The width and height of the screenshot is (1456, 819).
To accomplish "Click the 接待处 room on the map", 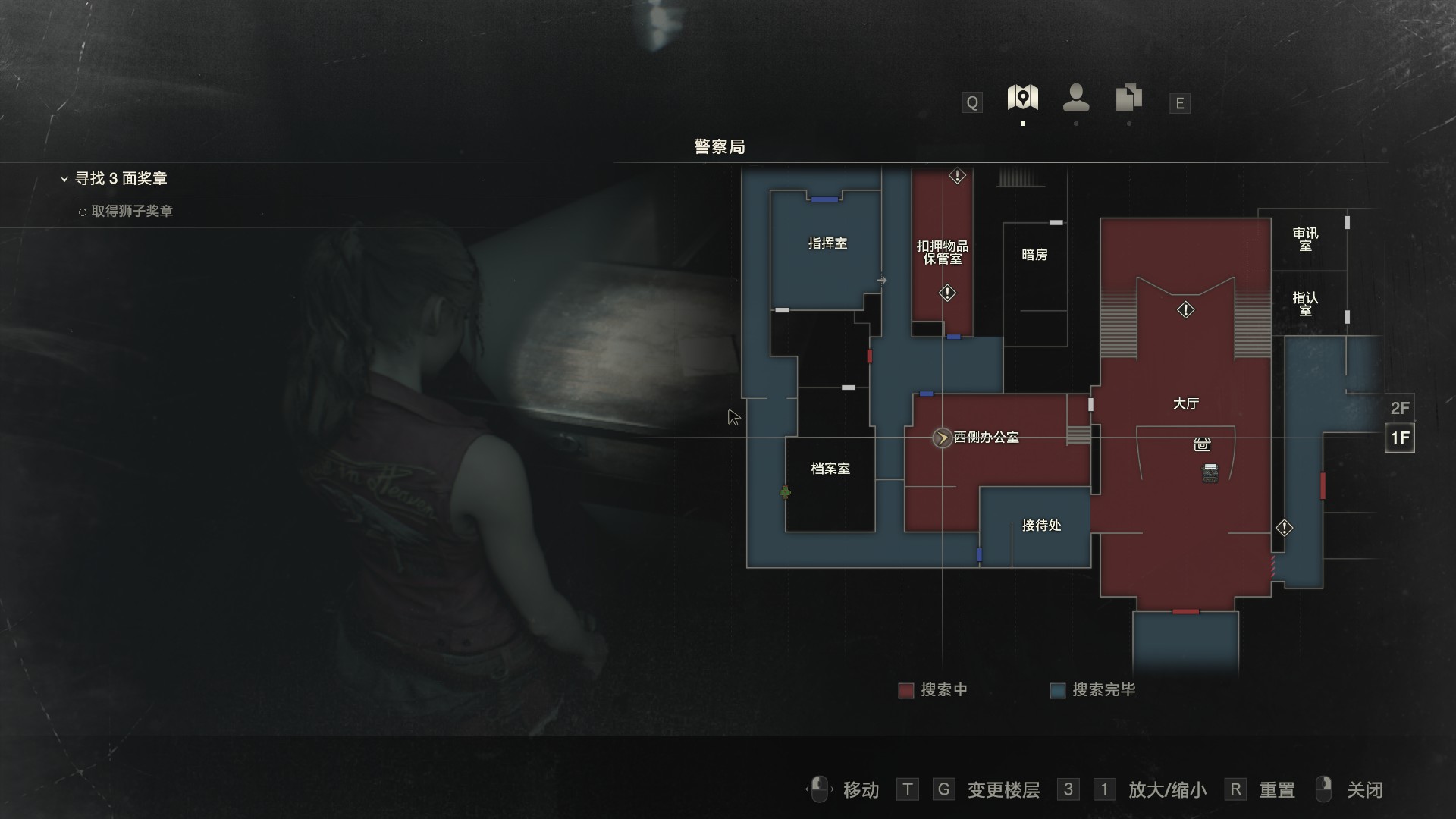I will pyautogui.click(x=1041, y=526).
